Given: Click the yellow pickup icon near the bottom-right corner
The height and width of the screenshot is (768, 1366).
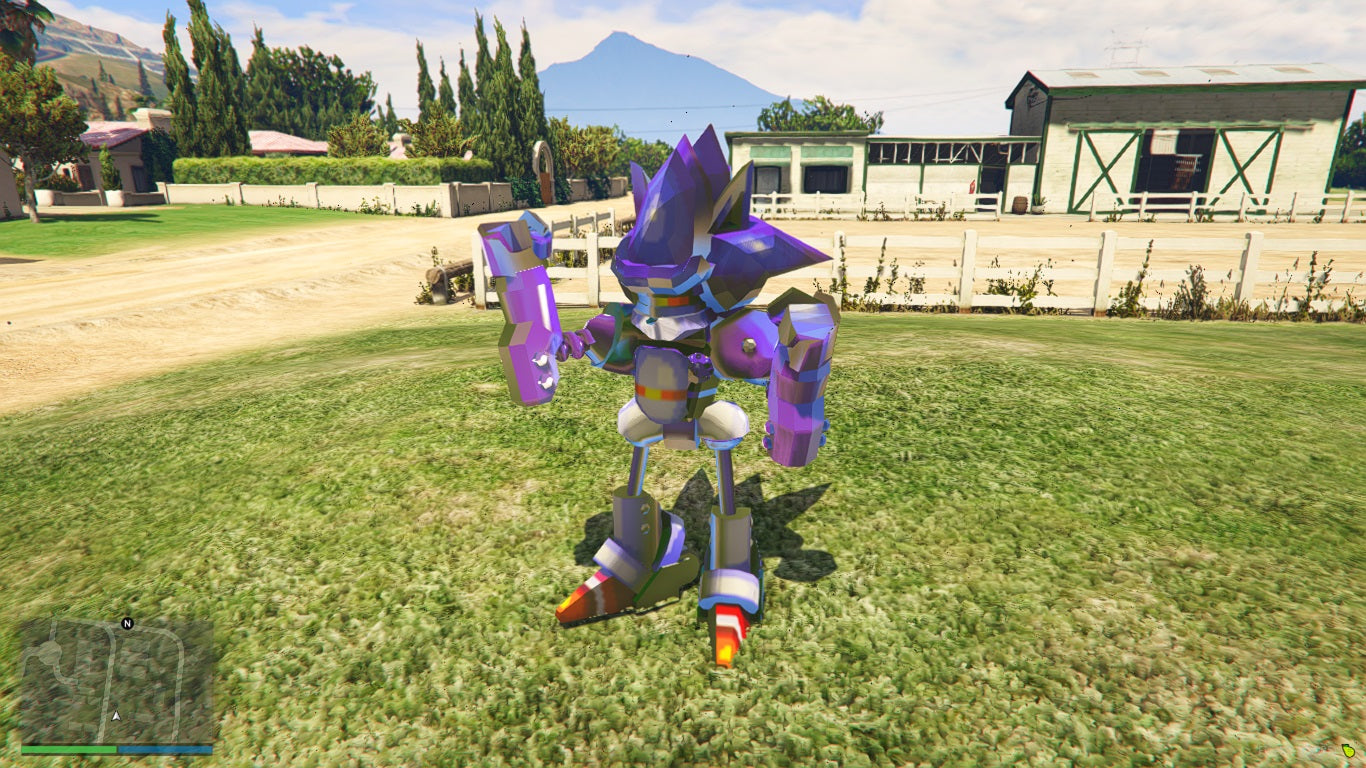Looking at the screenshot, I should coord(1348,750).
